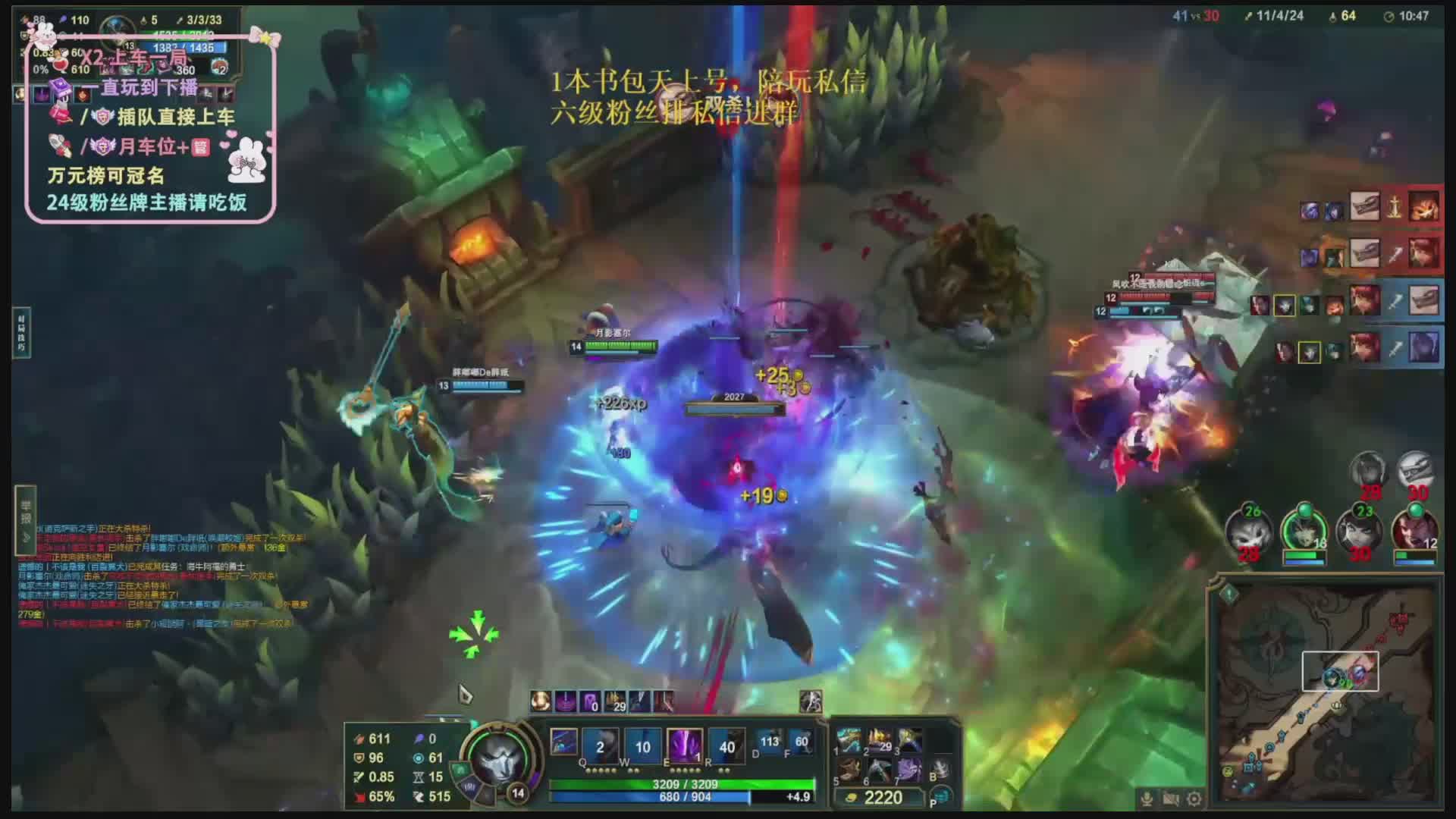
Task: Use the glowing purple E ability
Action: pyautogui.click(x=684, y=745)
